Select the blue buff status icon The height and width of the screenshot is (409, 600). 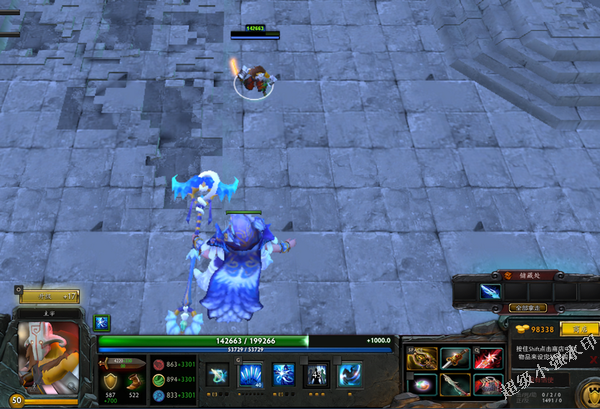click(x=101, y=322)
